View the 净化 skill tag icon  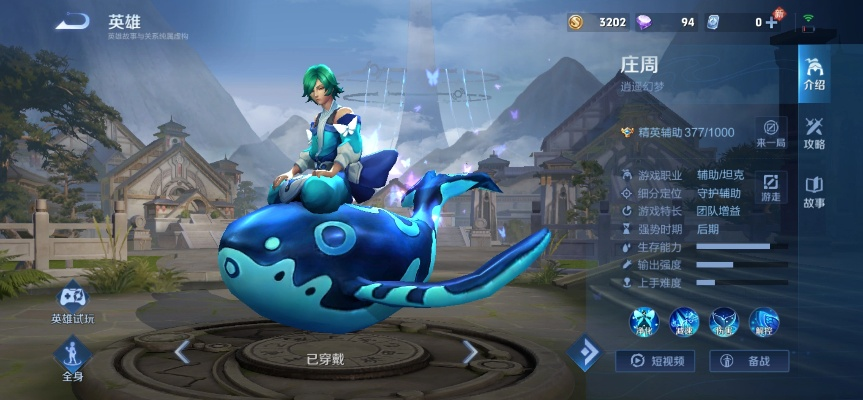pos(644,322)
